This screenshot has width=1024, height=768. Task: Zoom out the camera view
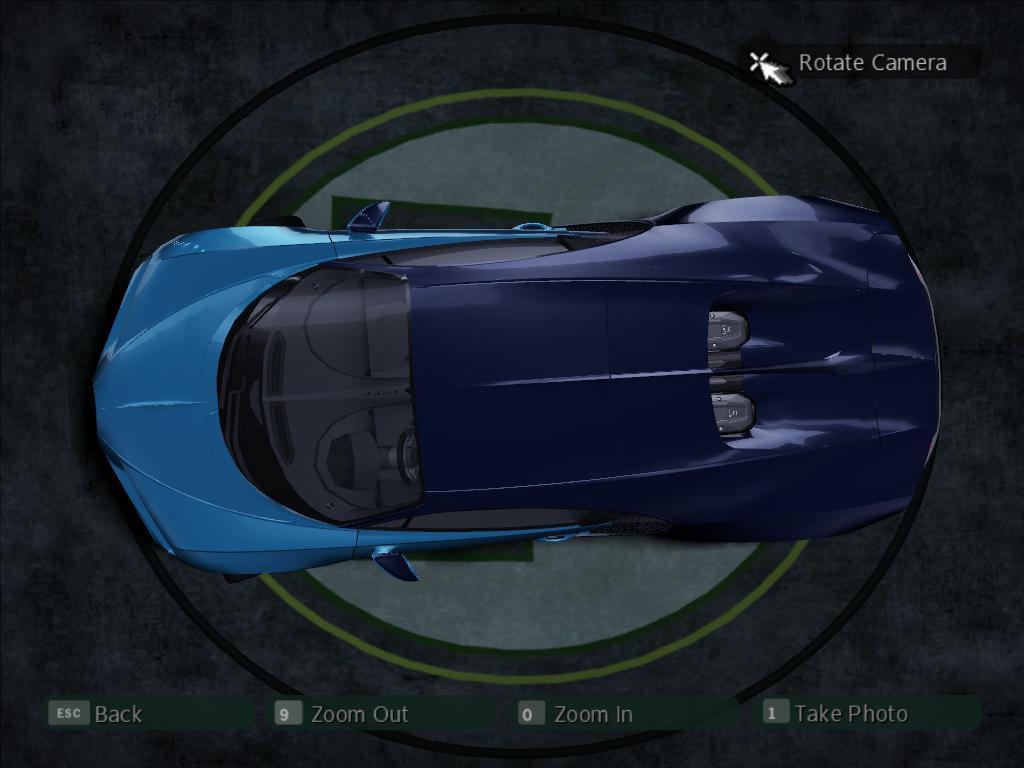tap(358, 714)
